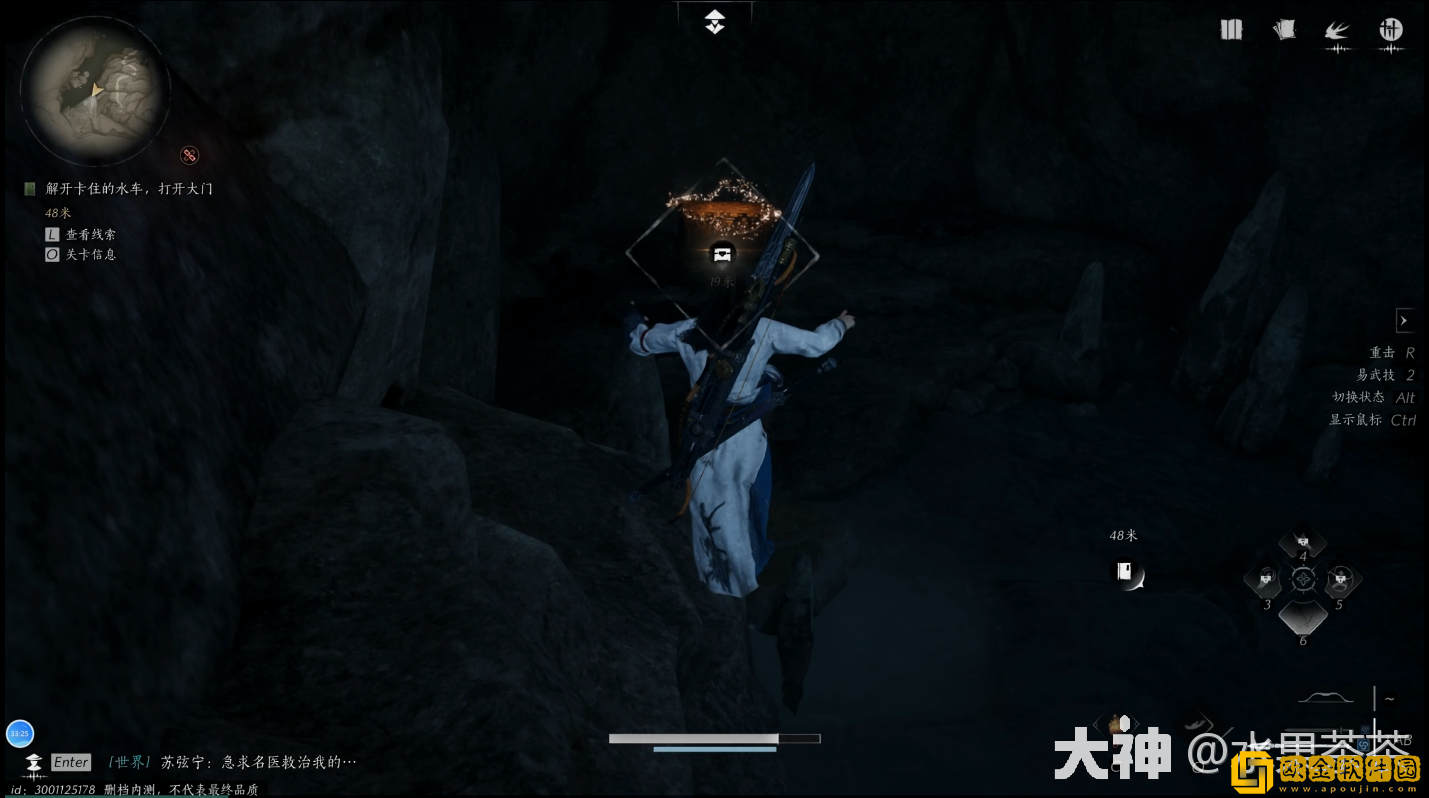
Task: Select the treasure chest tracking marker
Action: click(x=722, y=253)
